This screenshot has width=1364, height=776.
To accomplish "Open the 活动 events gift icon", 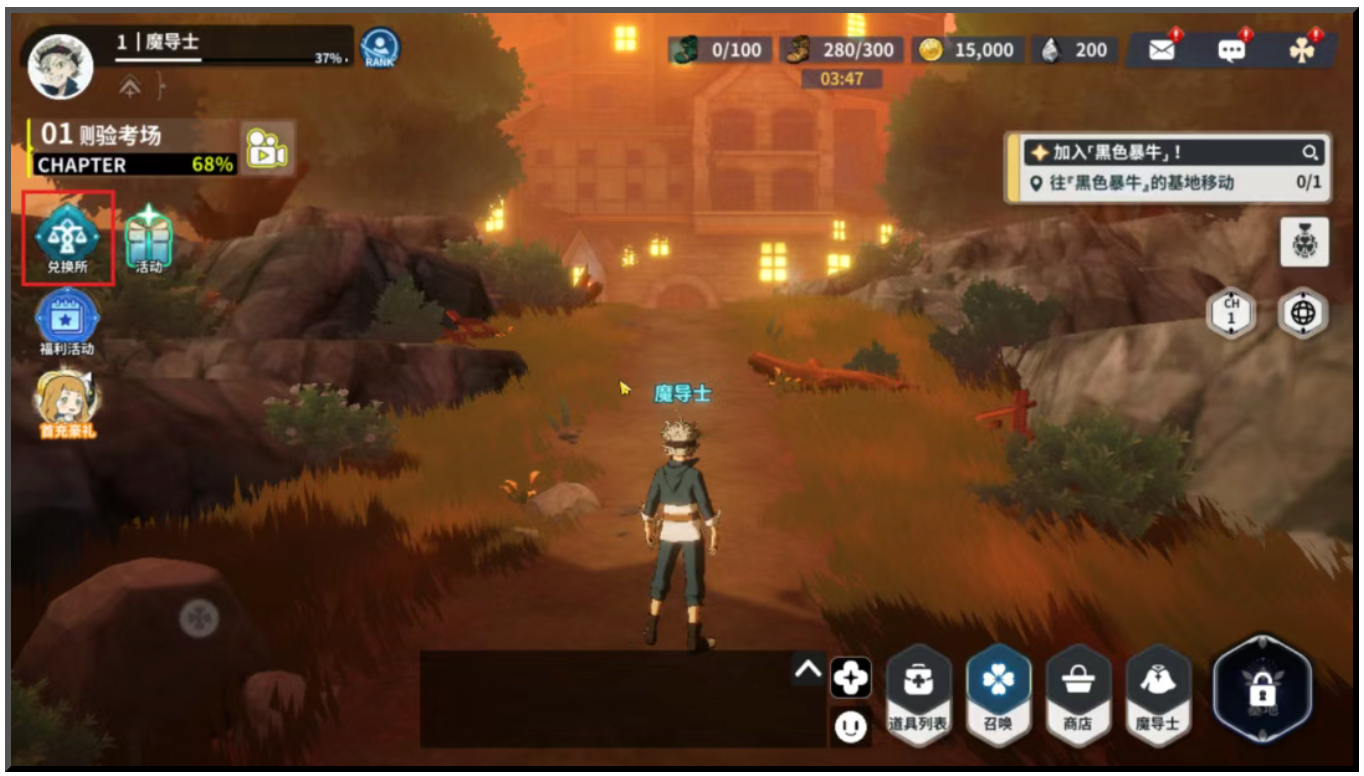I will pos(149,238).
